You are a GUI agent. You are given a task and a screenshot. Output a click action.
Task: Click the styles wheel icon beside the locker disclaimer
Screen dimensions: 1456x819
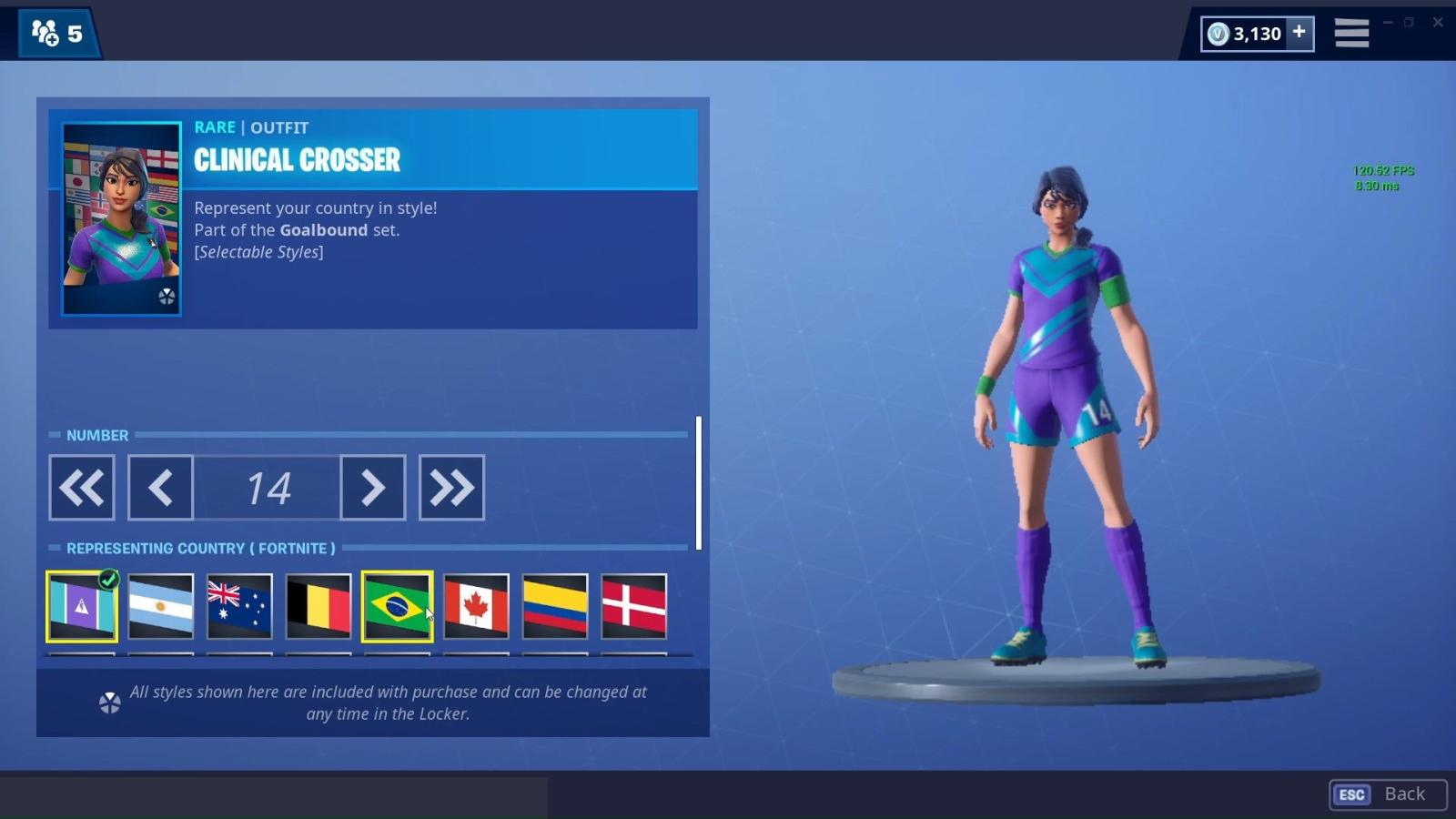[x=109, y=703]
